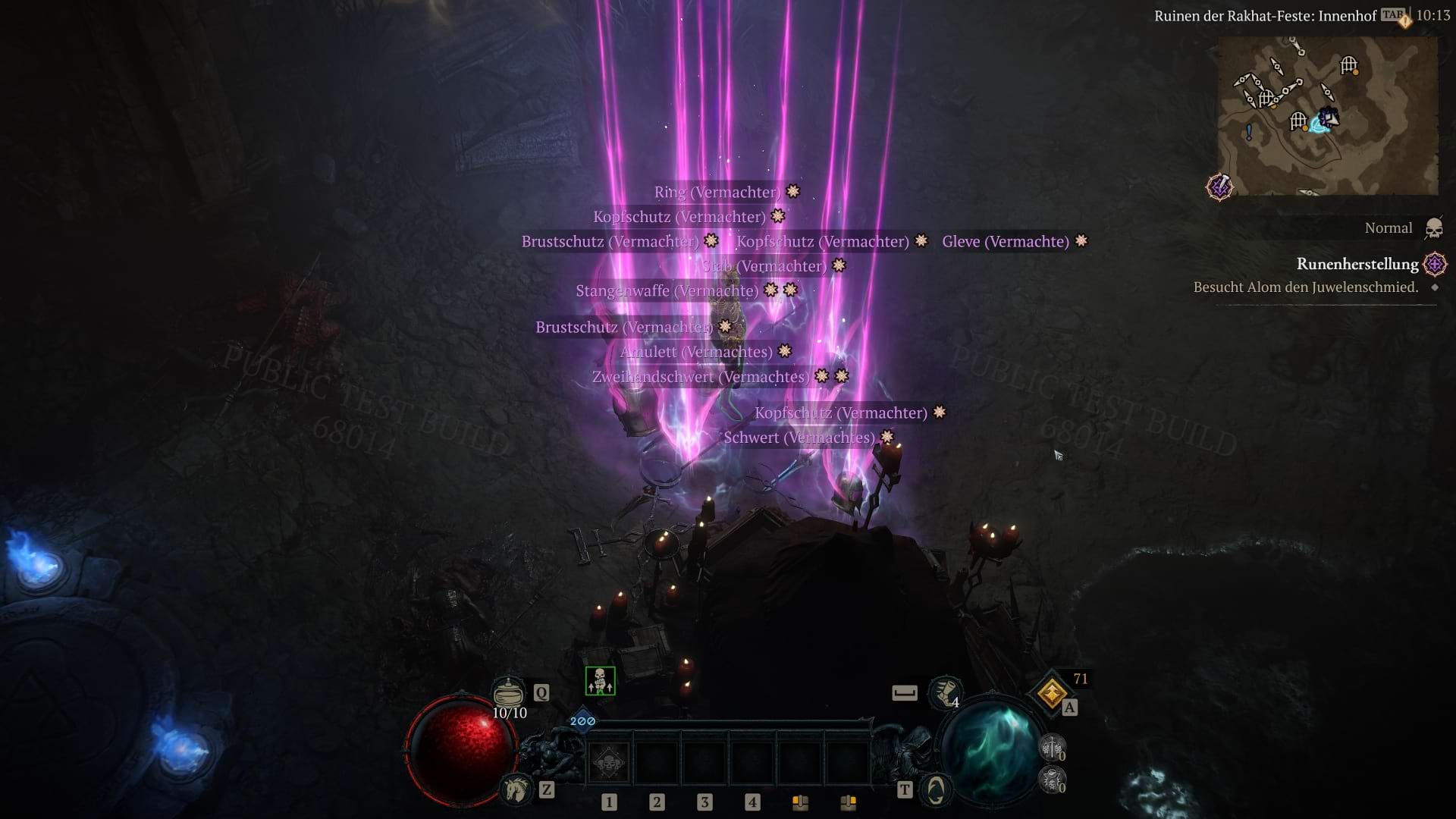This screenshot has width=1456, height=819.
Task: Click the Runenherstellung quest title text
Action: [x=1357, y=265]
